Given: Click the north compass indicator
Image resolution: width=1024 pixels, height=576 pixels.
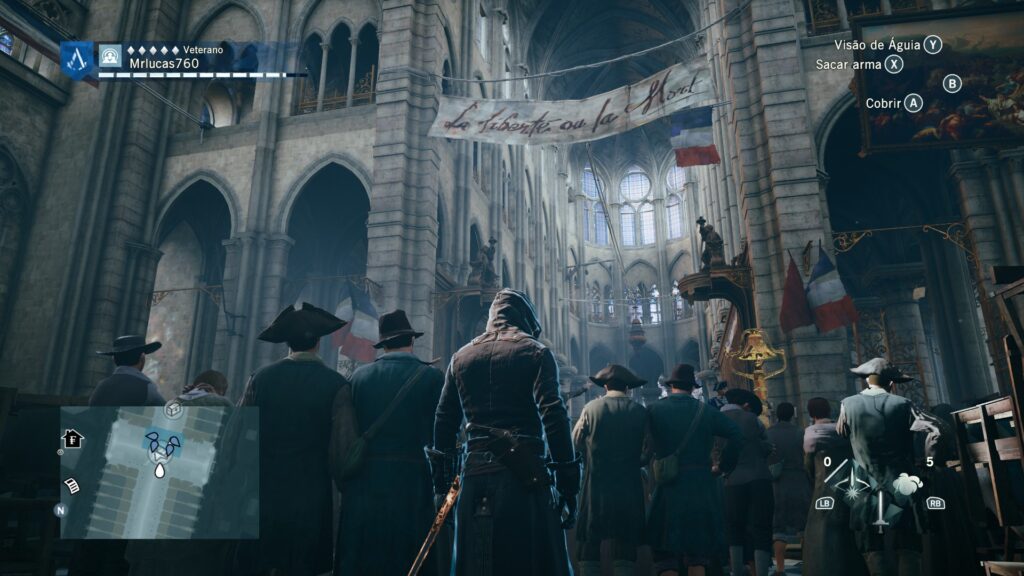Looking at the screenshot, I should click(60, 510).
